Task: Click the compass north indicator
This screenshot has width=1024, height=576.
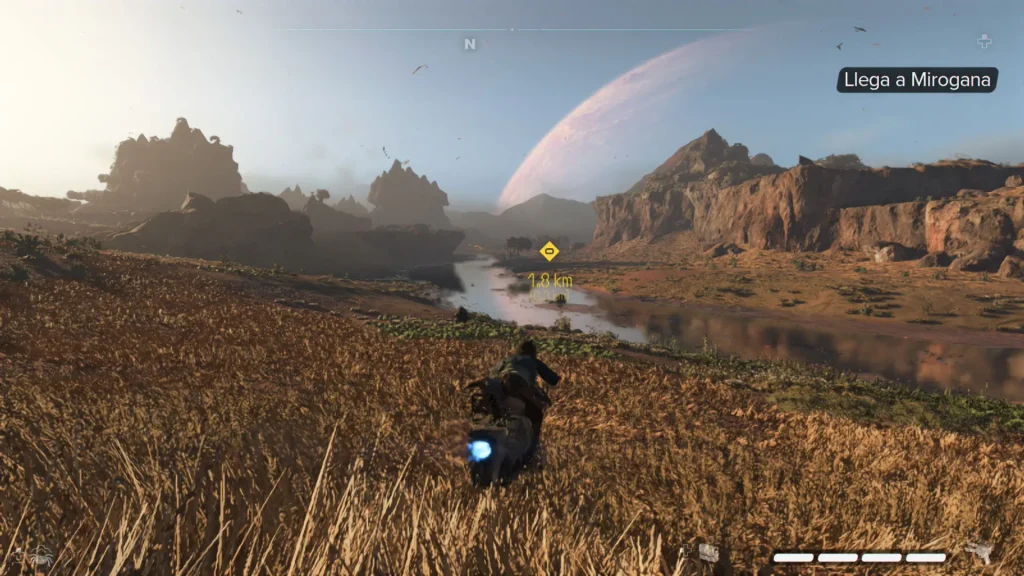Action: [470, 44]
